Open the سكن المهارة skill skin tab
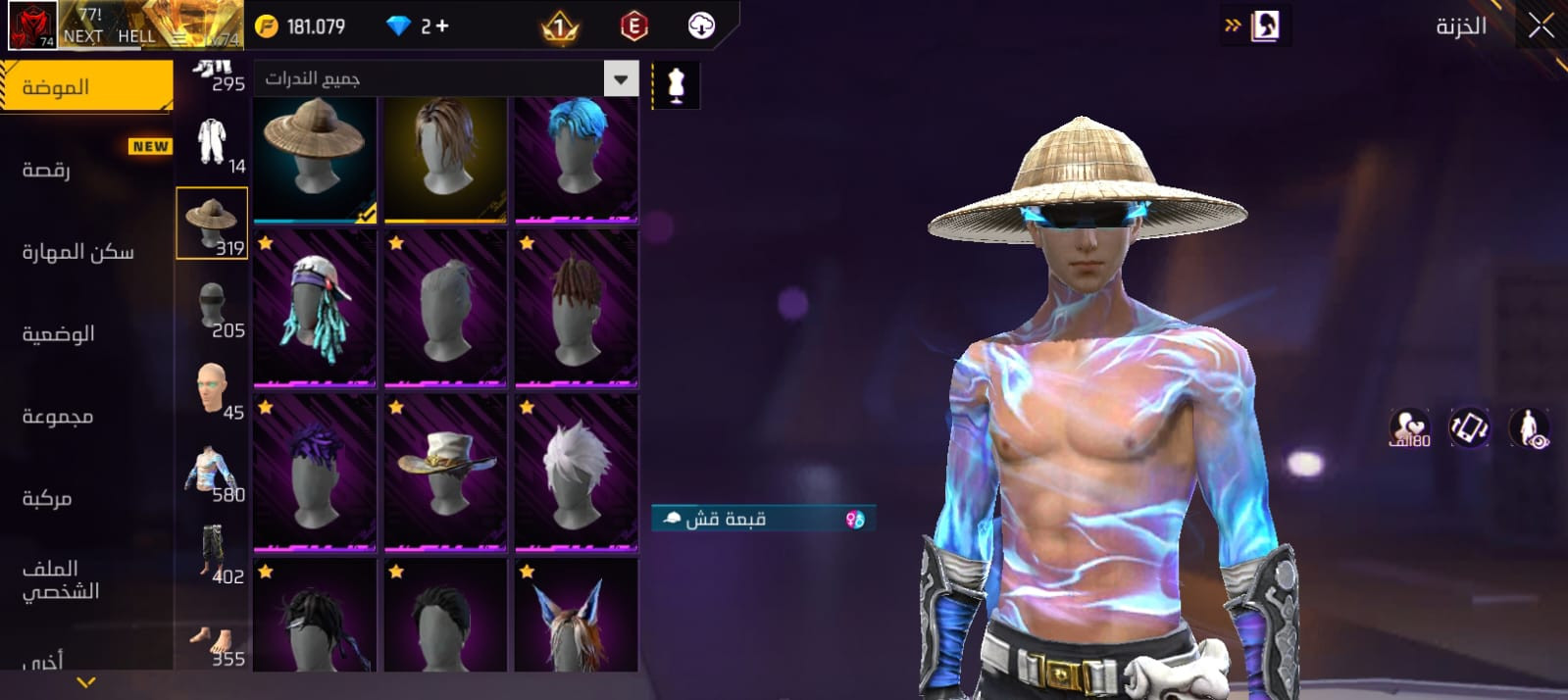This screenshot has width=1568, height=700. click(x=77, y=252)
